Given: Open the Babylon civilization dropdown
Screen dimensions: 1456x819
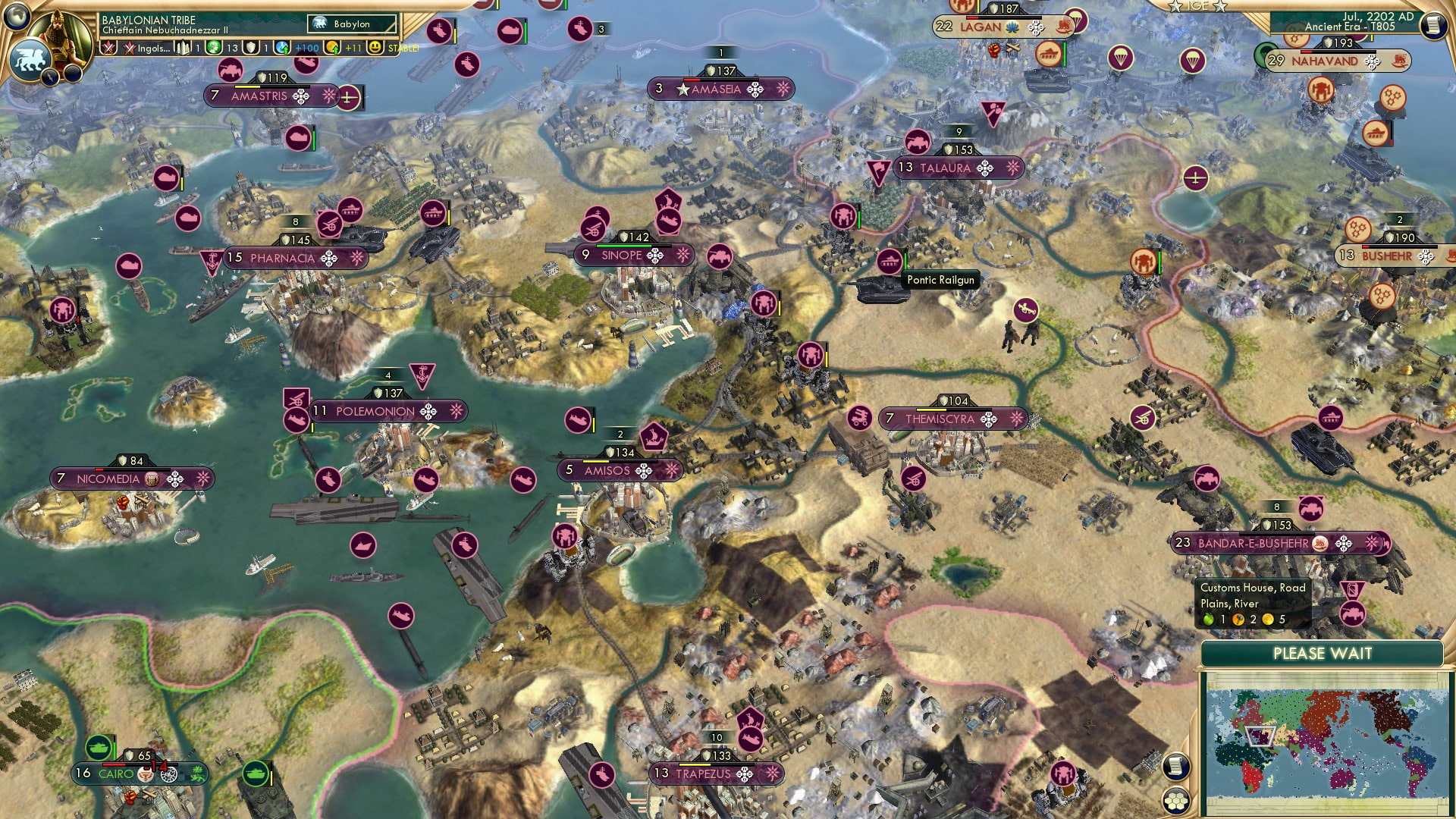Looking at the screenshot, I should click(x=350, y=24).
